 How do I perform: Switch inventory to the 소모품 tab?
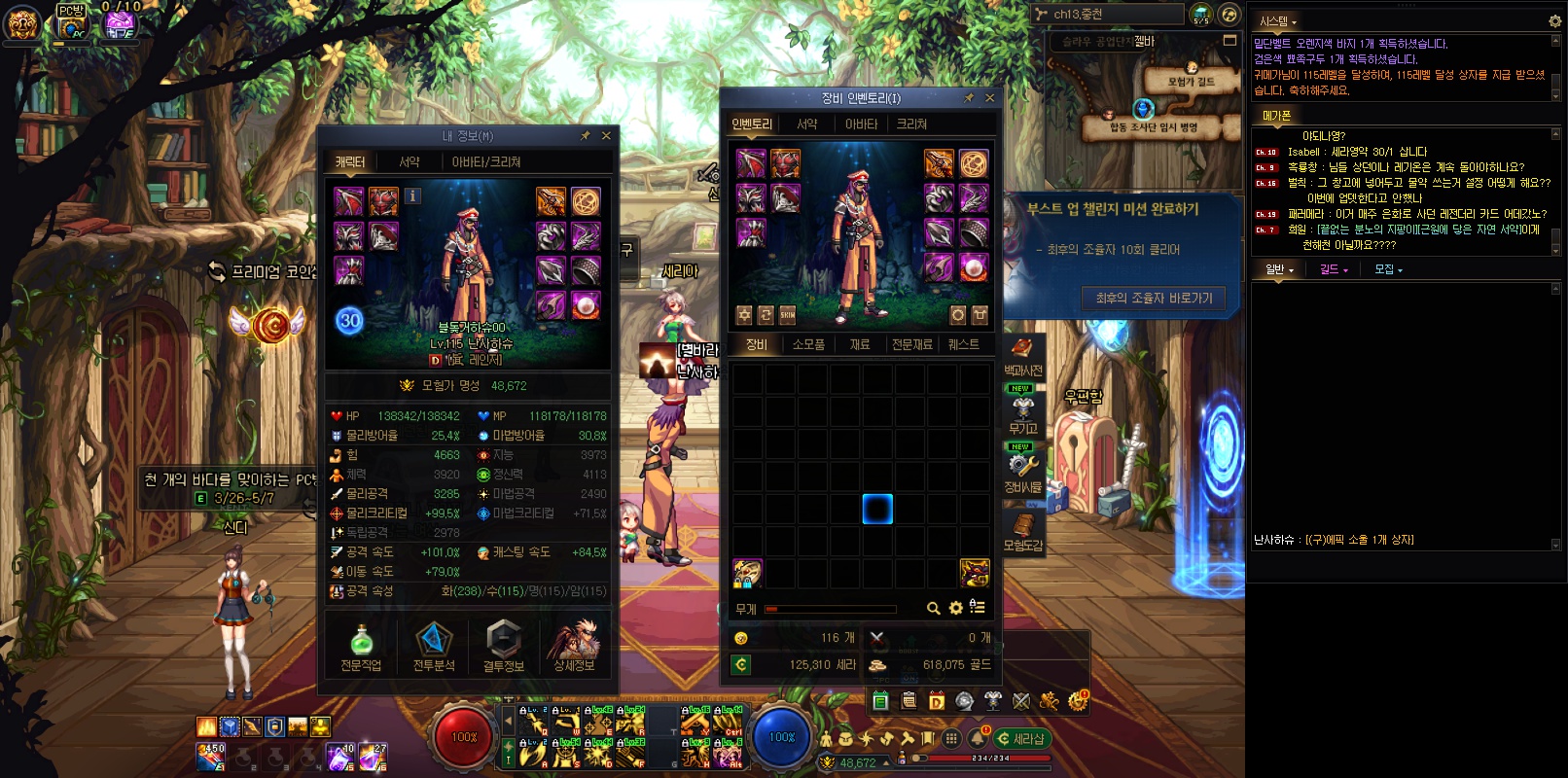coord(808,345)
